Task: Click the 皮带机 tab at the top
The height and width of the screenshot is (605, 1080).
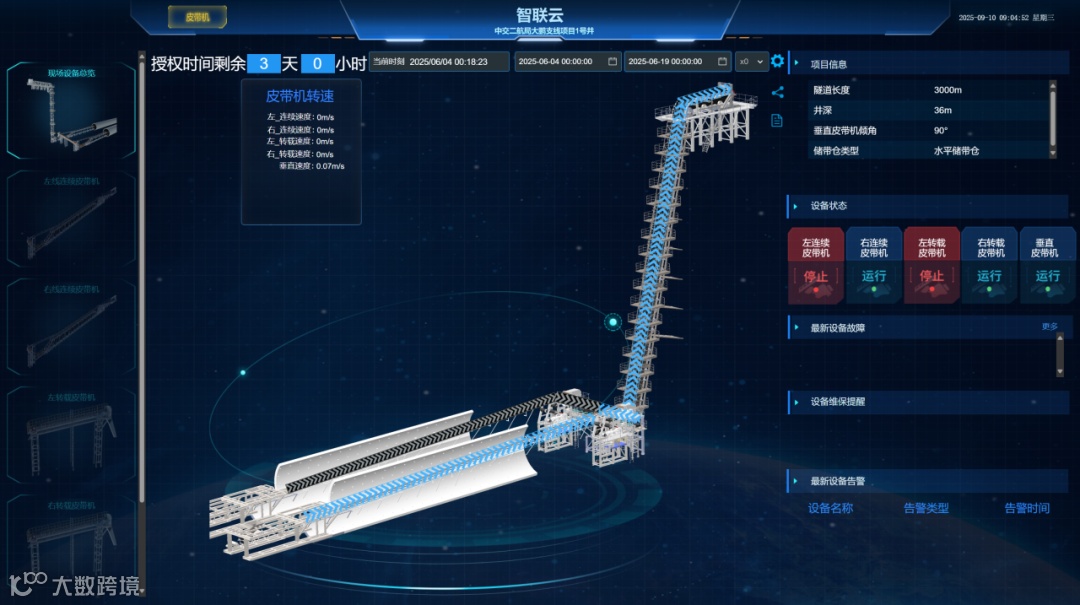Action: pyautogui.click(x=197, y=17)
